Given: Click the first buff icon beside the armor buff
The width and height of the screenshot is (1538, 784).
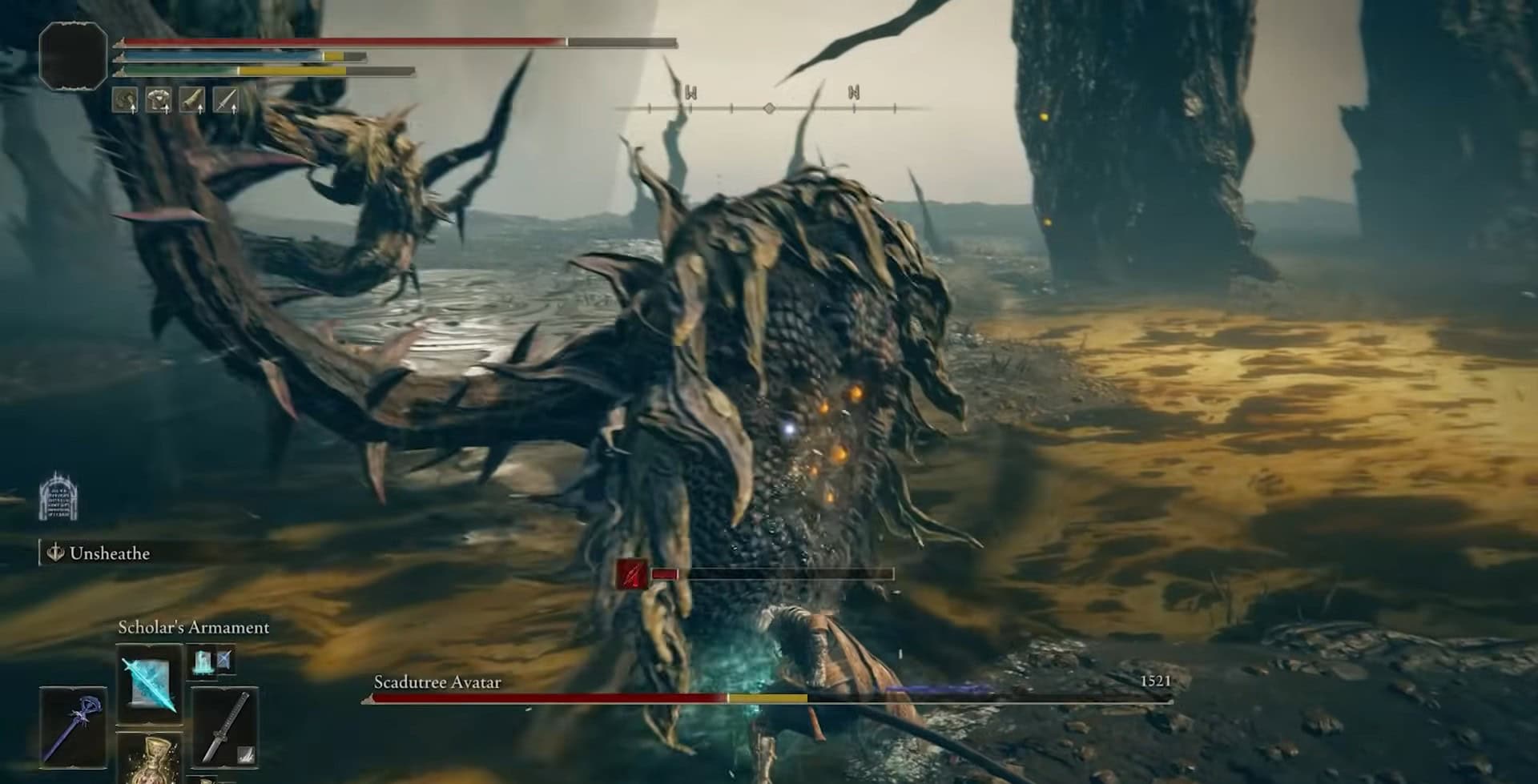Looking at the screenshot, I should tap(125, 100).
